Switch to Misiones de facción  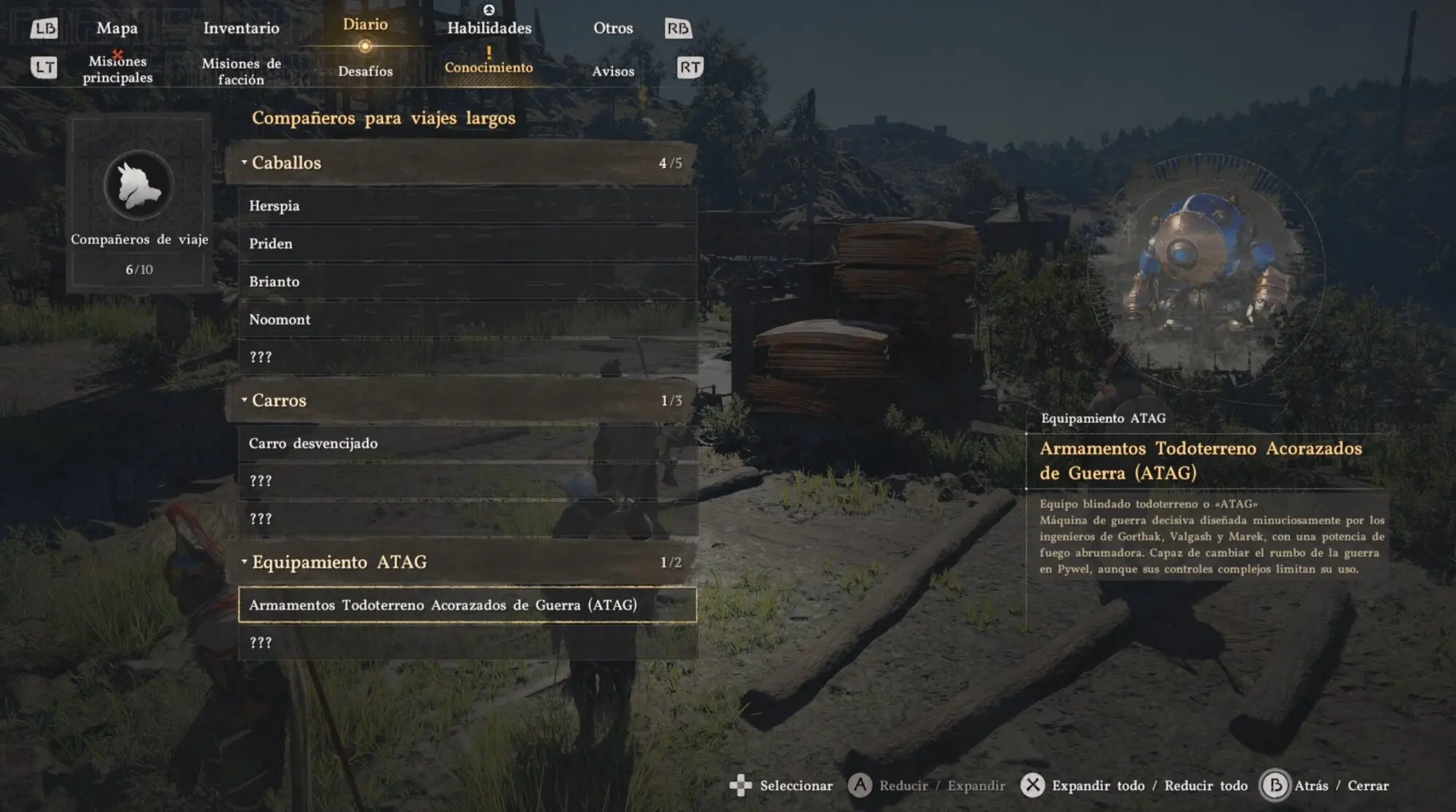coord(241,71)
